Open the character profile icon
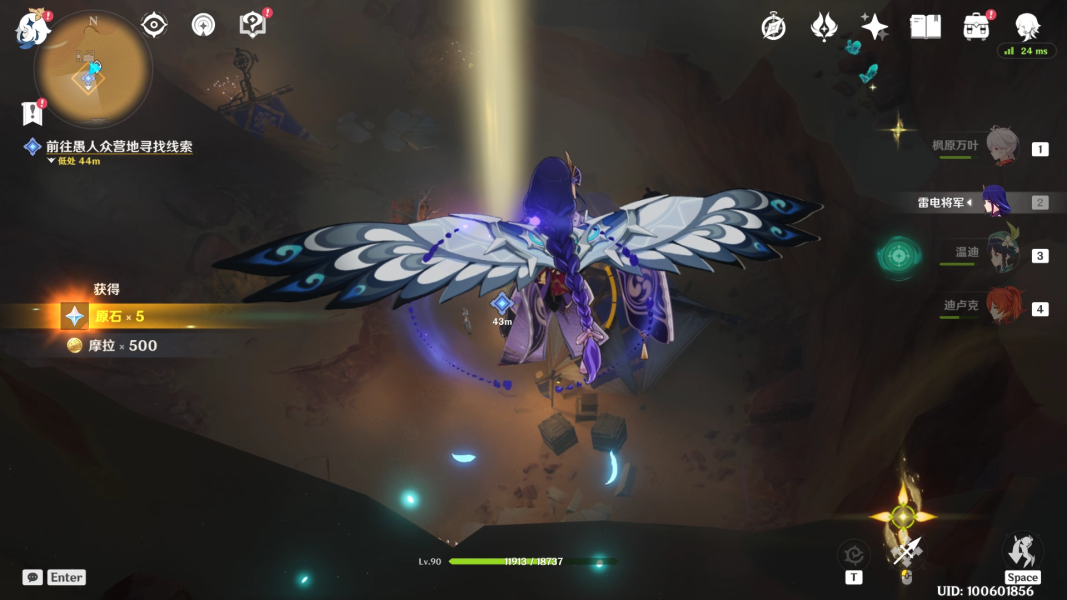Screen dimensions: 1067x600 (x=1027, y=27)
